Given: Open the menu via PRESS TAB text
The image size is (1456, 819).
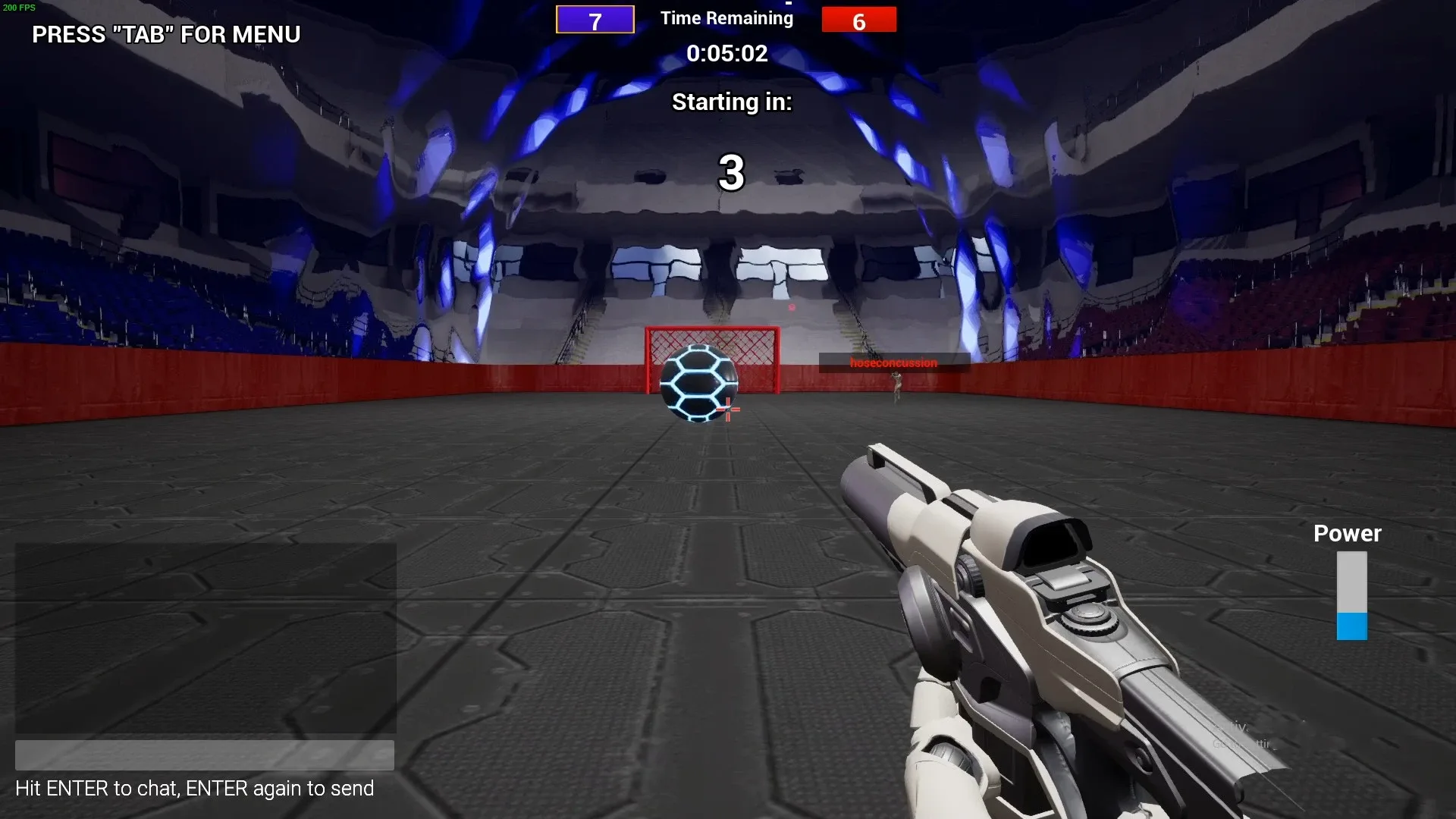Looking at the screenshot, I should point(165,35).
